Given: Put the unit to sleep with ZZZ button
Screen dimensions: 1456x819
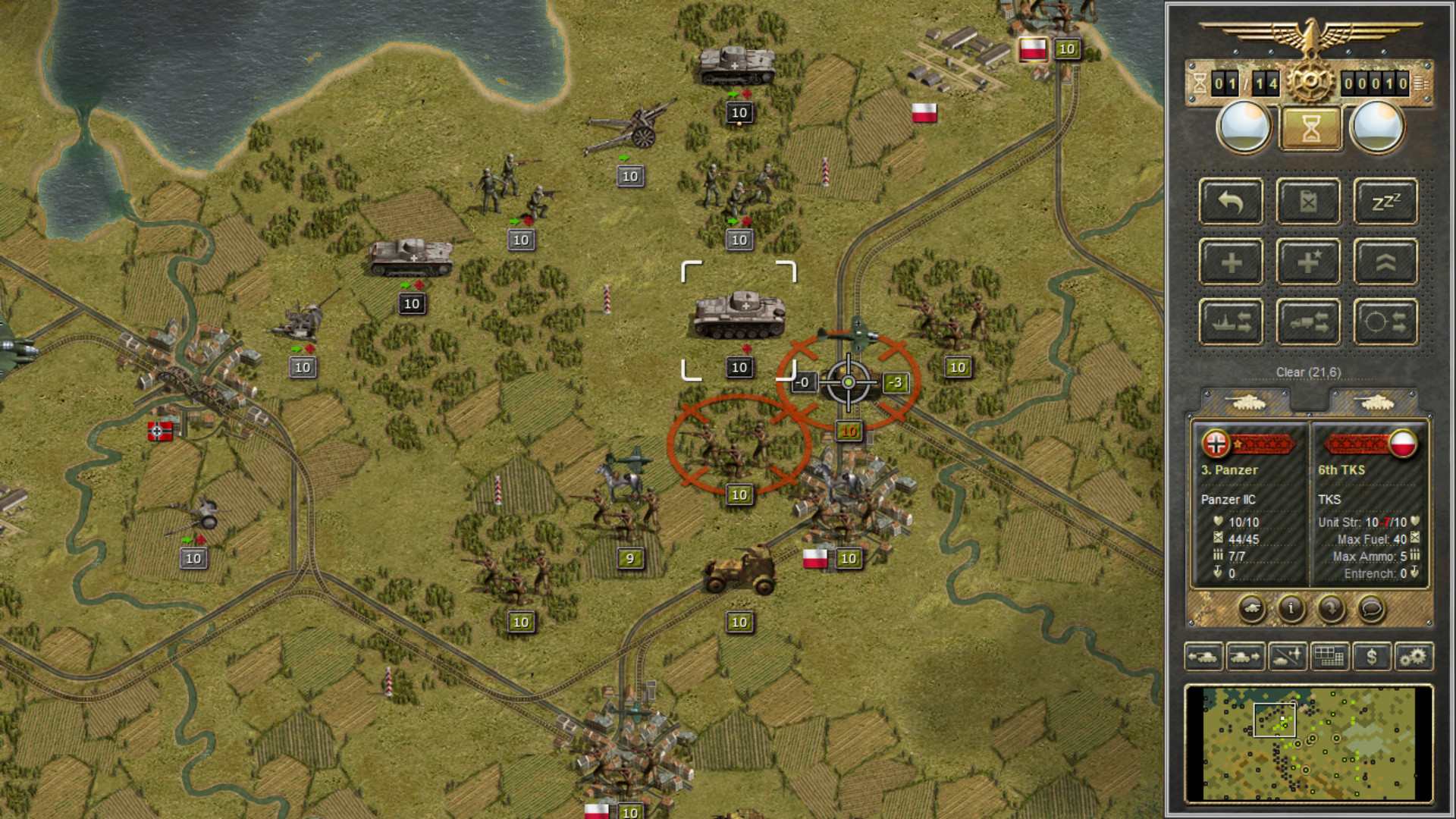Looking at the screenshot, I should pyautogui.click(x=1385, y=202).
